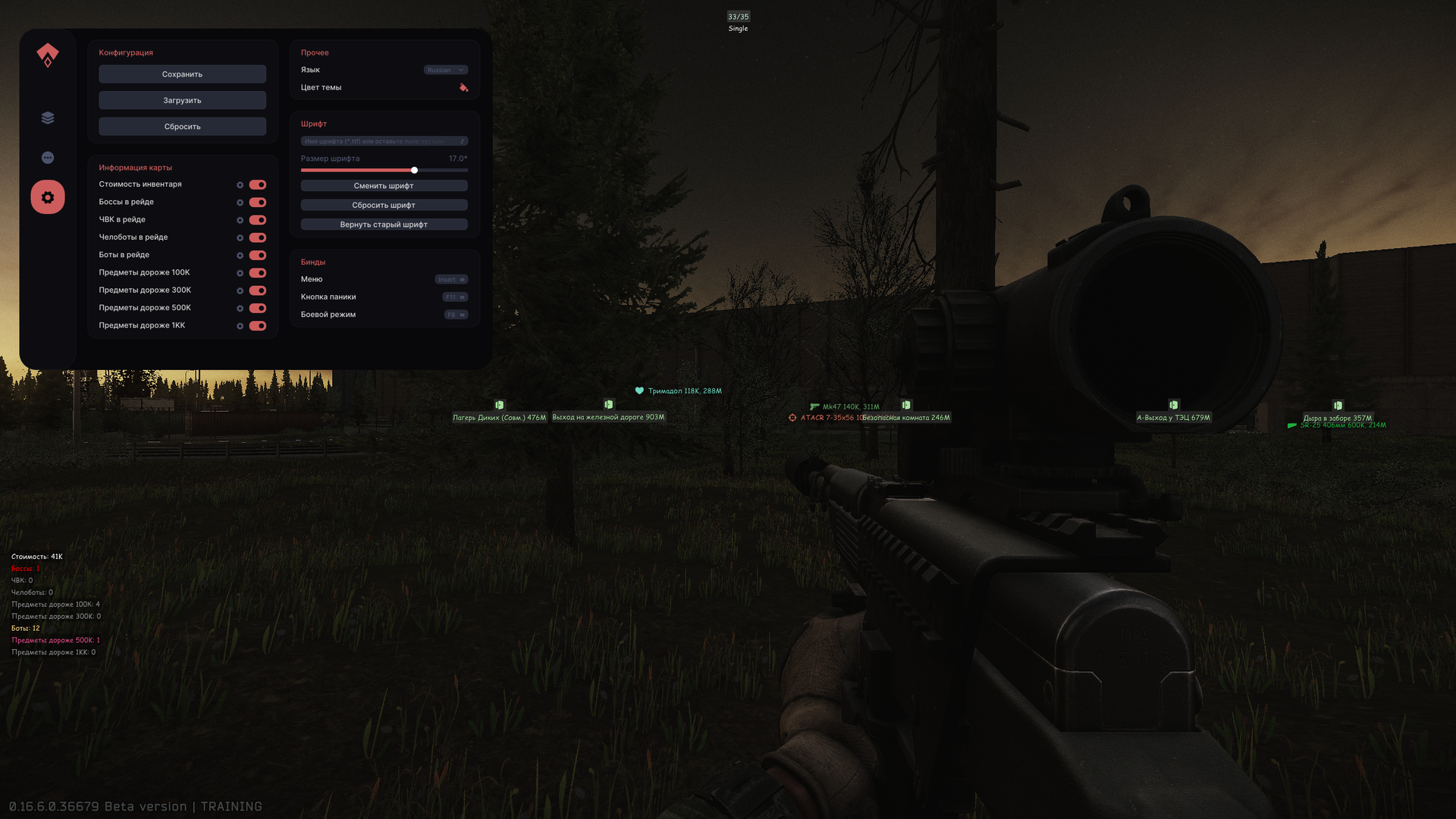Reset configuration using the Сбросить button
The image size is (1456, 819).
click(182, 127)
